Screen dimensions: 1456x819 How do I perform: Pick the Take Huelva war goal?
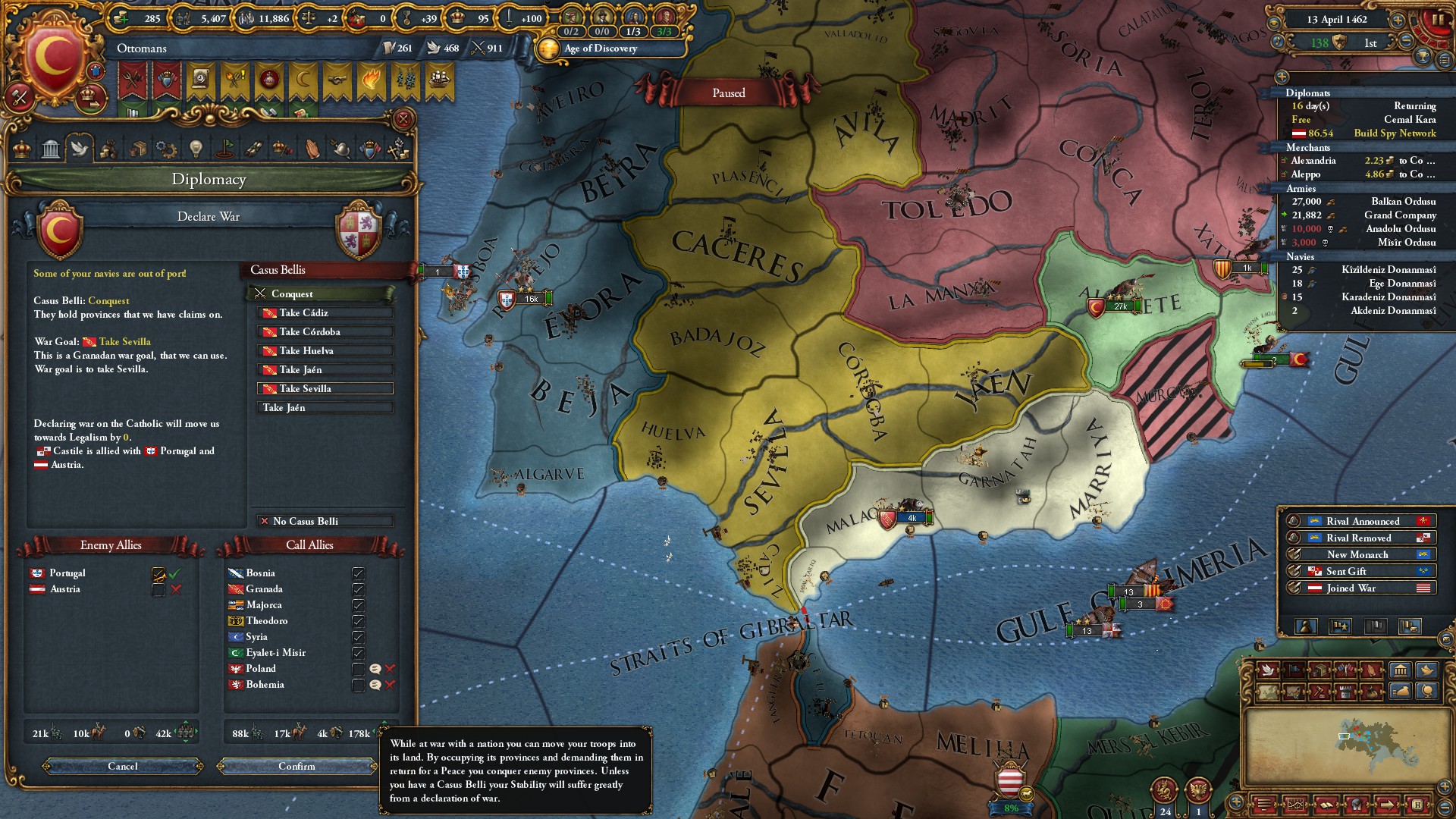325,351
